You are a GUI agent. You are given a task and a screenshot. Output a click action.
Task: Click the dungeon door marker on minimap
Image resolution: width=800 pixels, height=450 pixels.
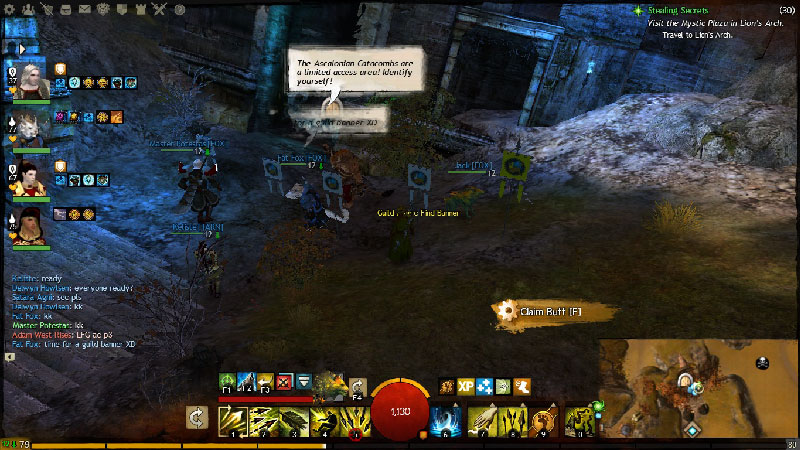pyautogui.click(x=687, y=380)
